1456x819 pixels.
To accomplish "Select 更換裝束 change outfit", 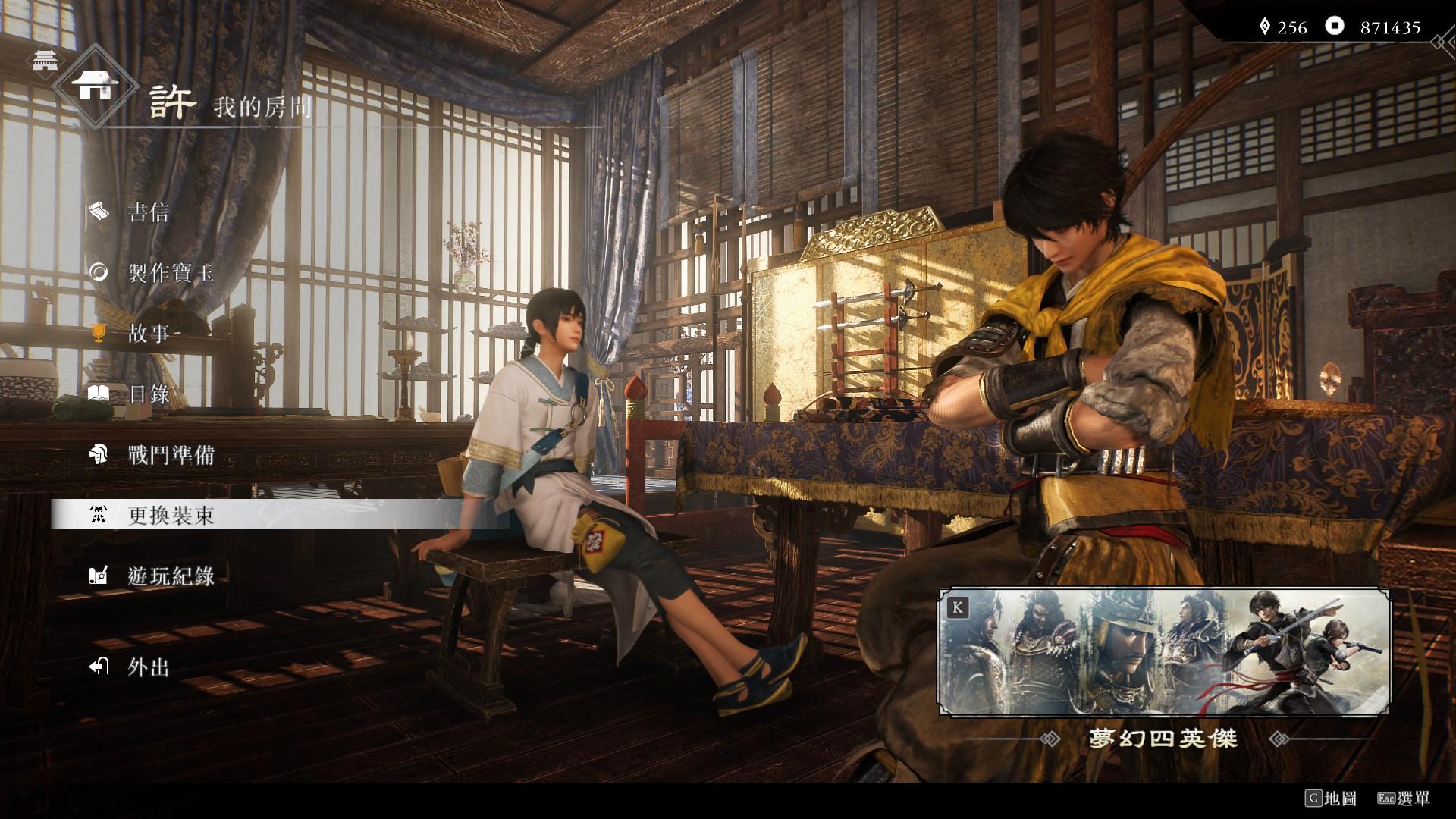I will coord(171,516).
